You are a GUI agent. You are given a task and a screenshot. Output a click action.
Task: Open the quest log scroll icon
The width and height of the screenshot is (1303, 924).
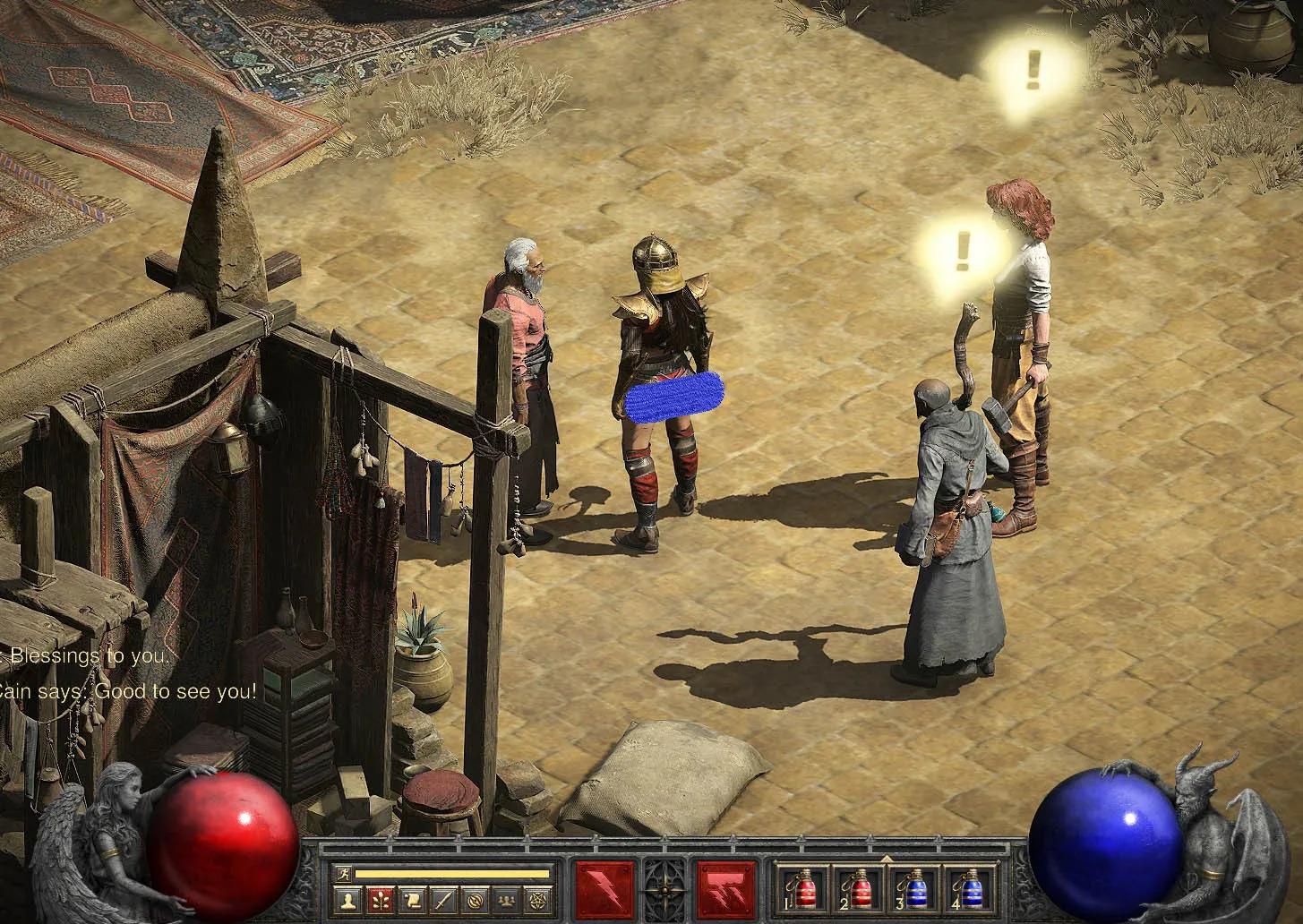[x=411, y=899]
